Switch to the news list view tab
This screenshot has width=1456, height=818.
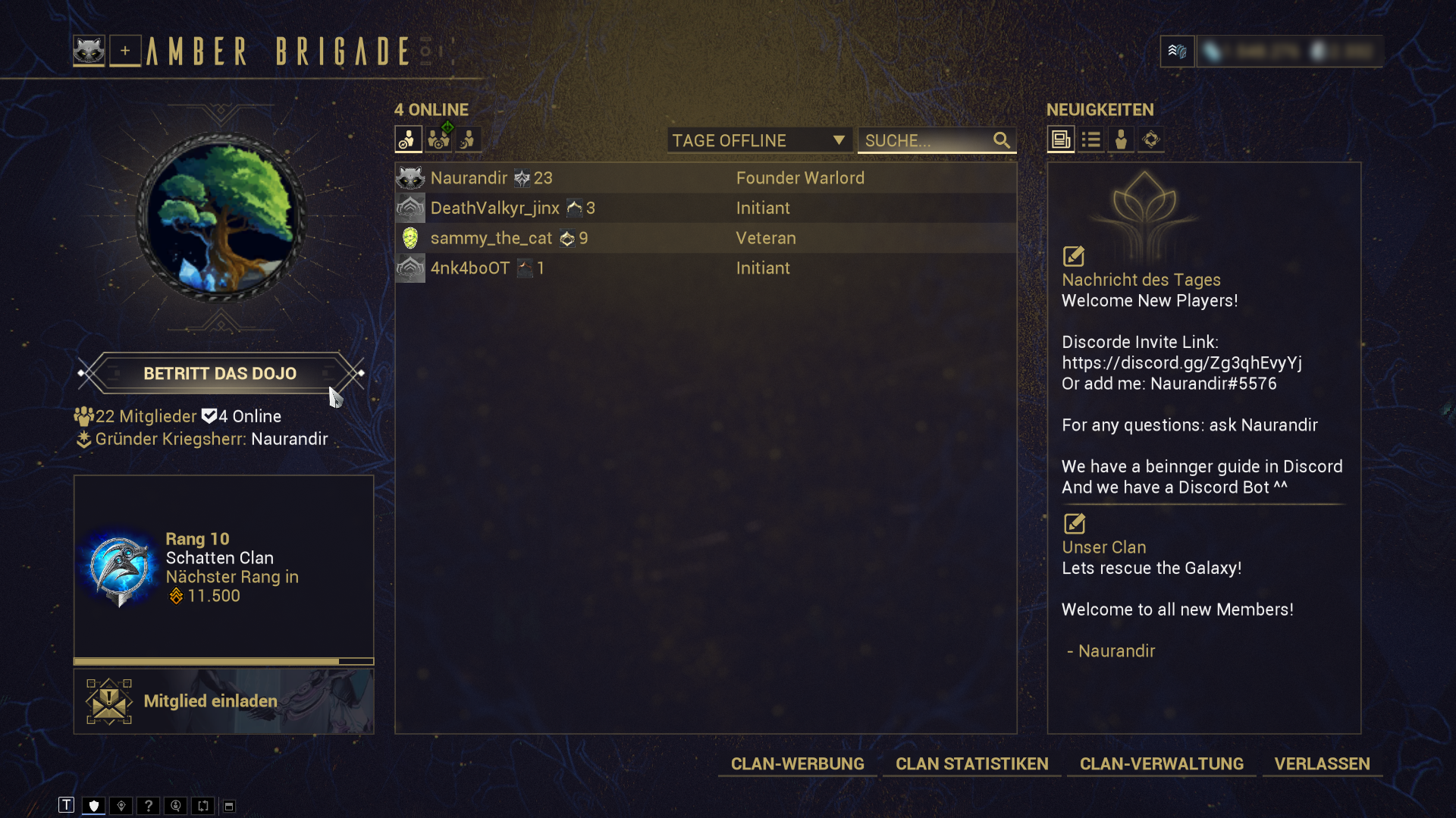(1091, 139)
